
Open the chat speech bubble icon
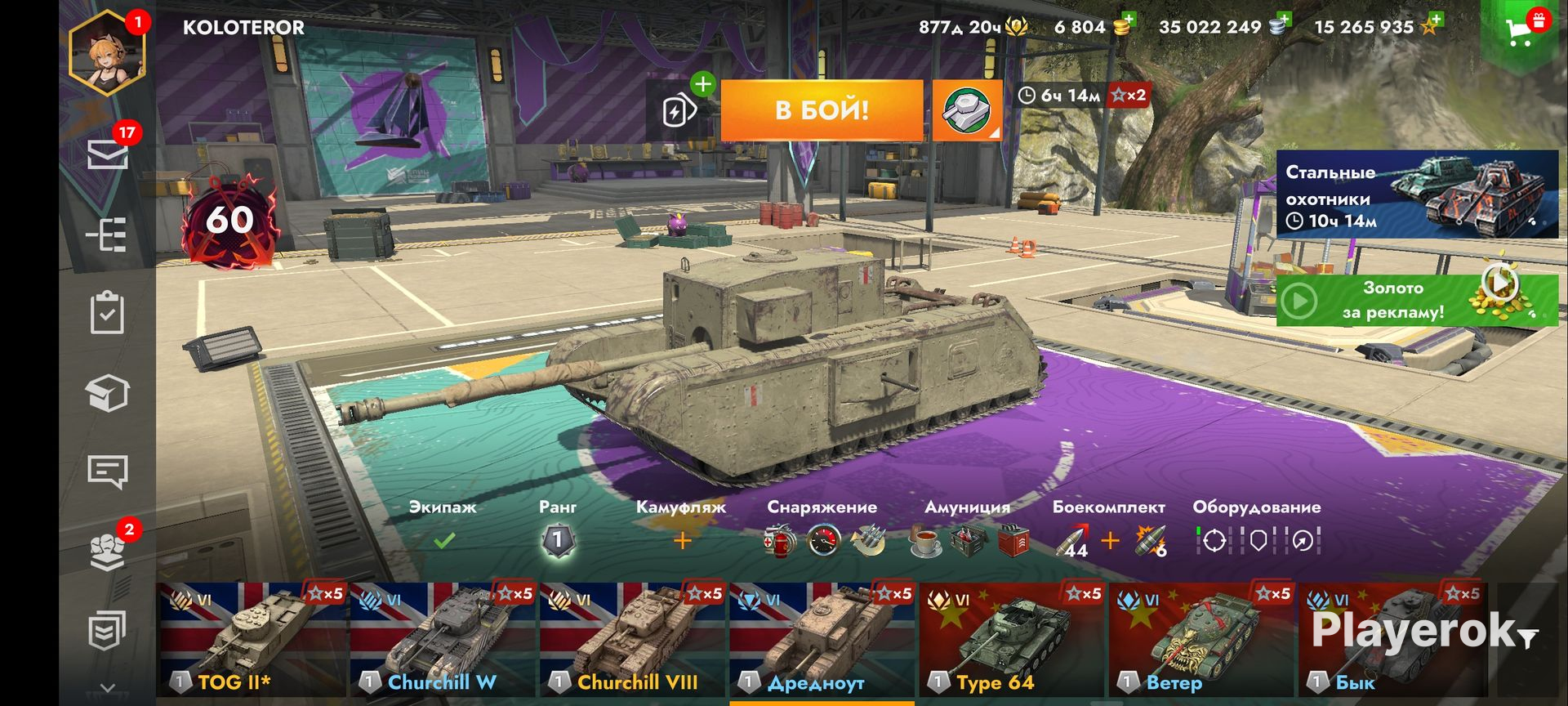coord(107,471)
